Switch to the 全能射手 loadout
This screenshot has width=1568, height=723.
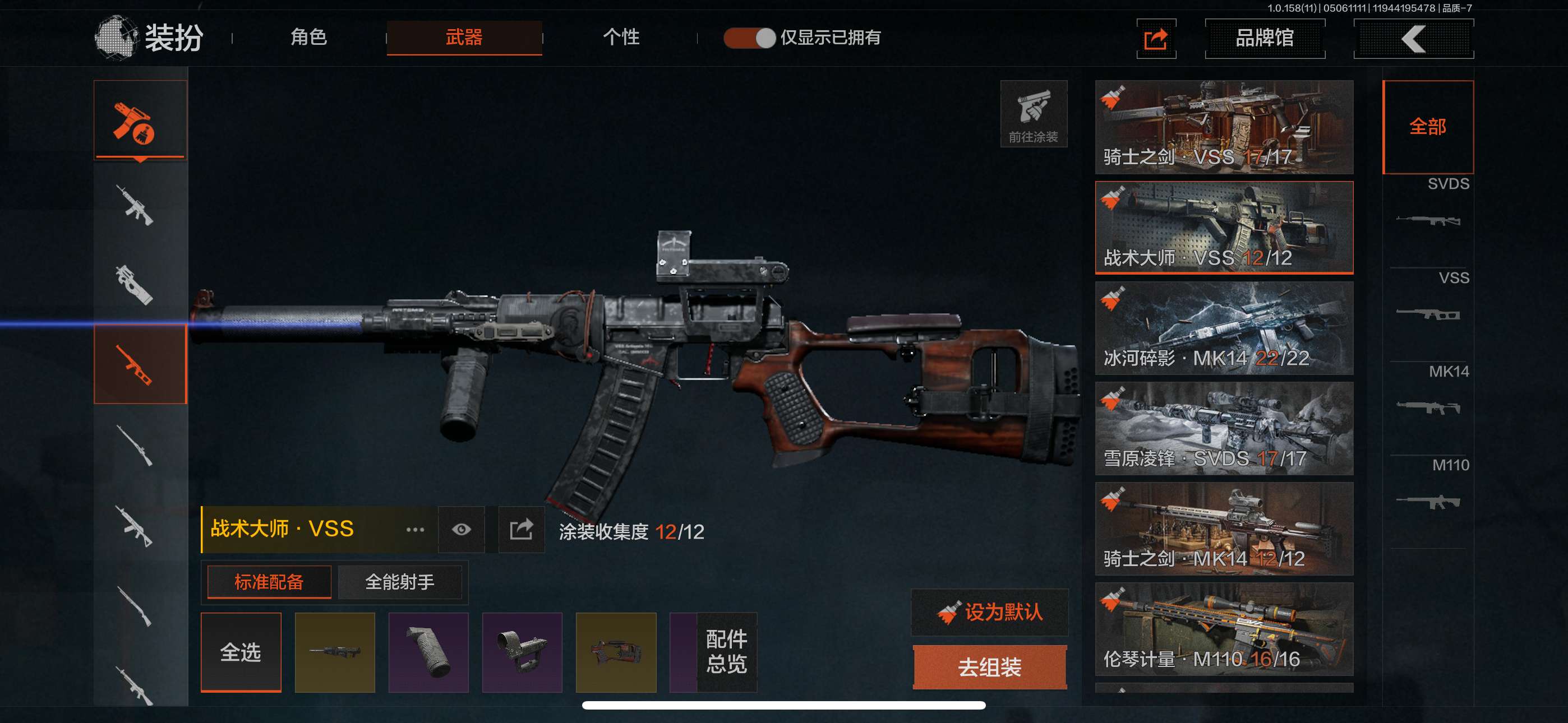coord(399,582)
